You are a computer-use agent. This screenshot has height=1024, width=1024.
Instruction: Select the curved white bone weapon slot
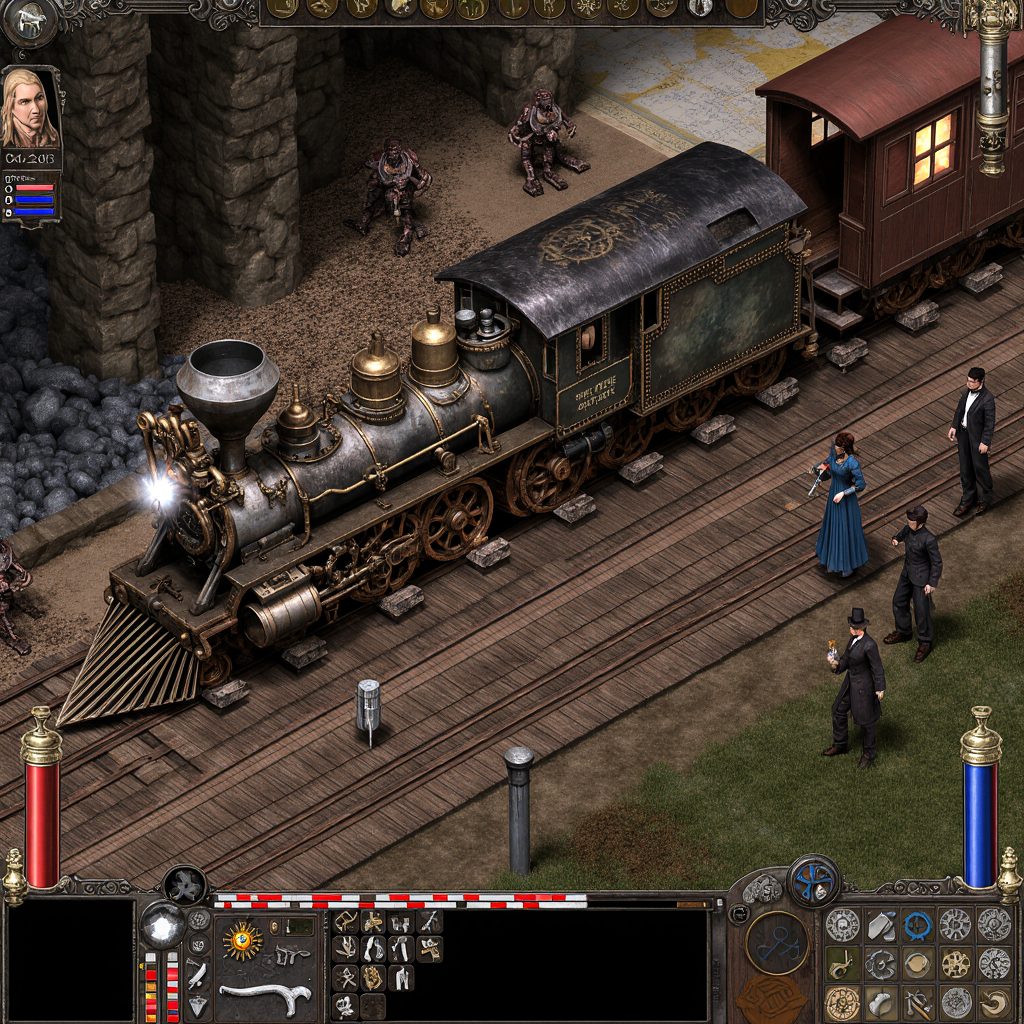pyautogui.click(x=265, y=996)
